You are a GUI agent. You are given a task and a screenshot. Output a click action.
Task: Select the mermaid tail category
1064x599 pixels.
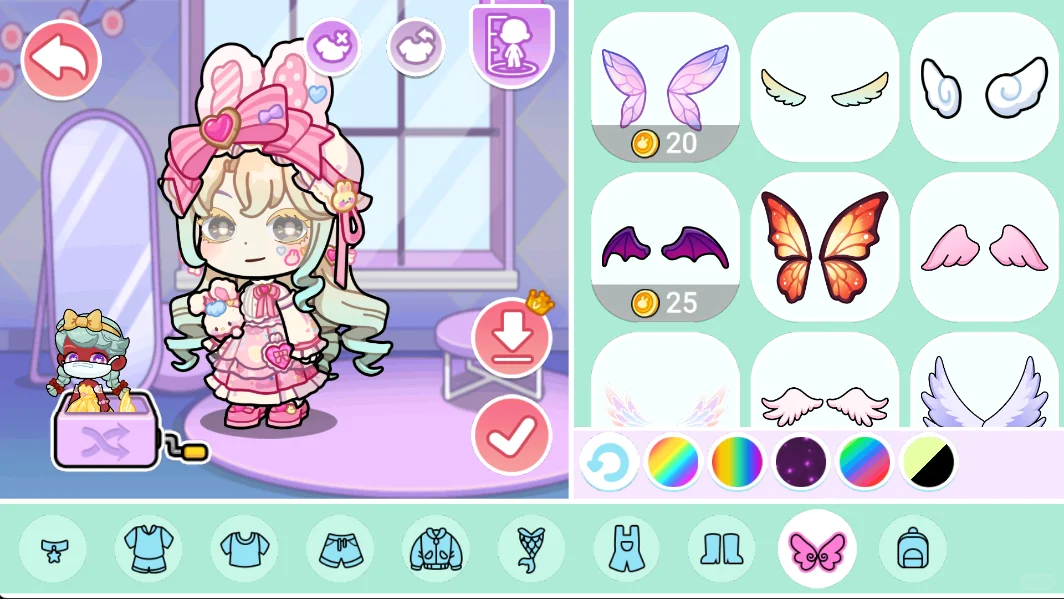coord(531,549)
